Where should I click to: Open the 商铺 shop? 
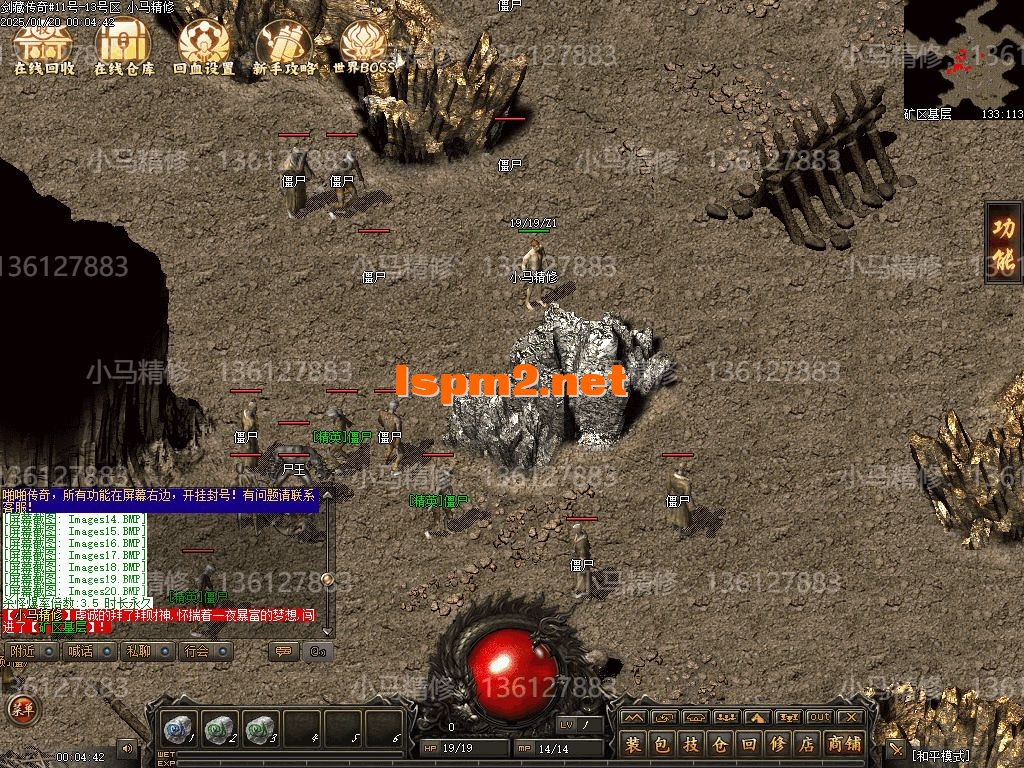(x=844, y=744)
